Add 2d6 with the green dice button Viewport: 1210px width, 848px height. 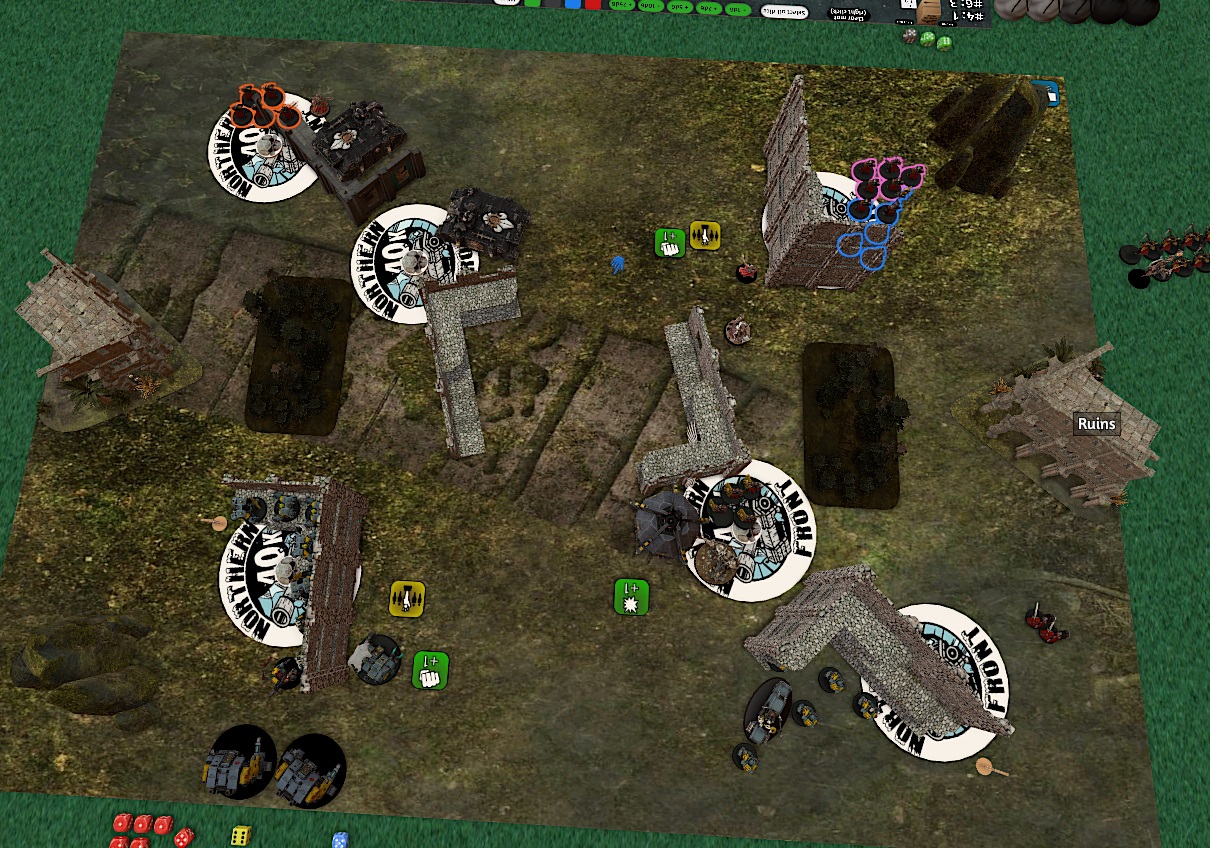pyautogui.click(x=710, y=8)
